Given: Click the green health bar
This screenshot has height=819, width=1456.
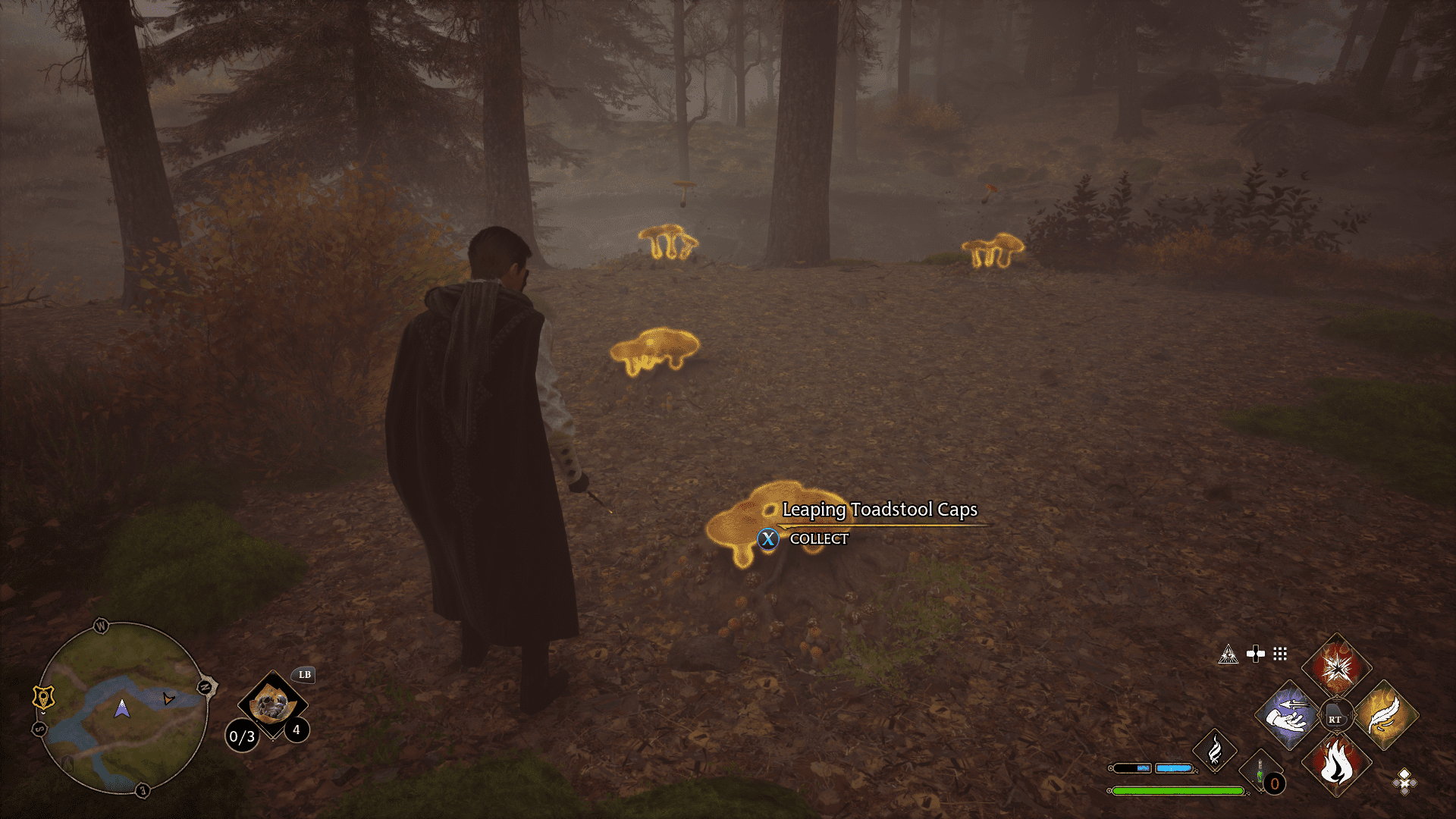Looking at the screenshot, I should (1178, 792).
